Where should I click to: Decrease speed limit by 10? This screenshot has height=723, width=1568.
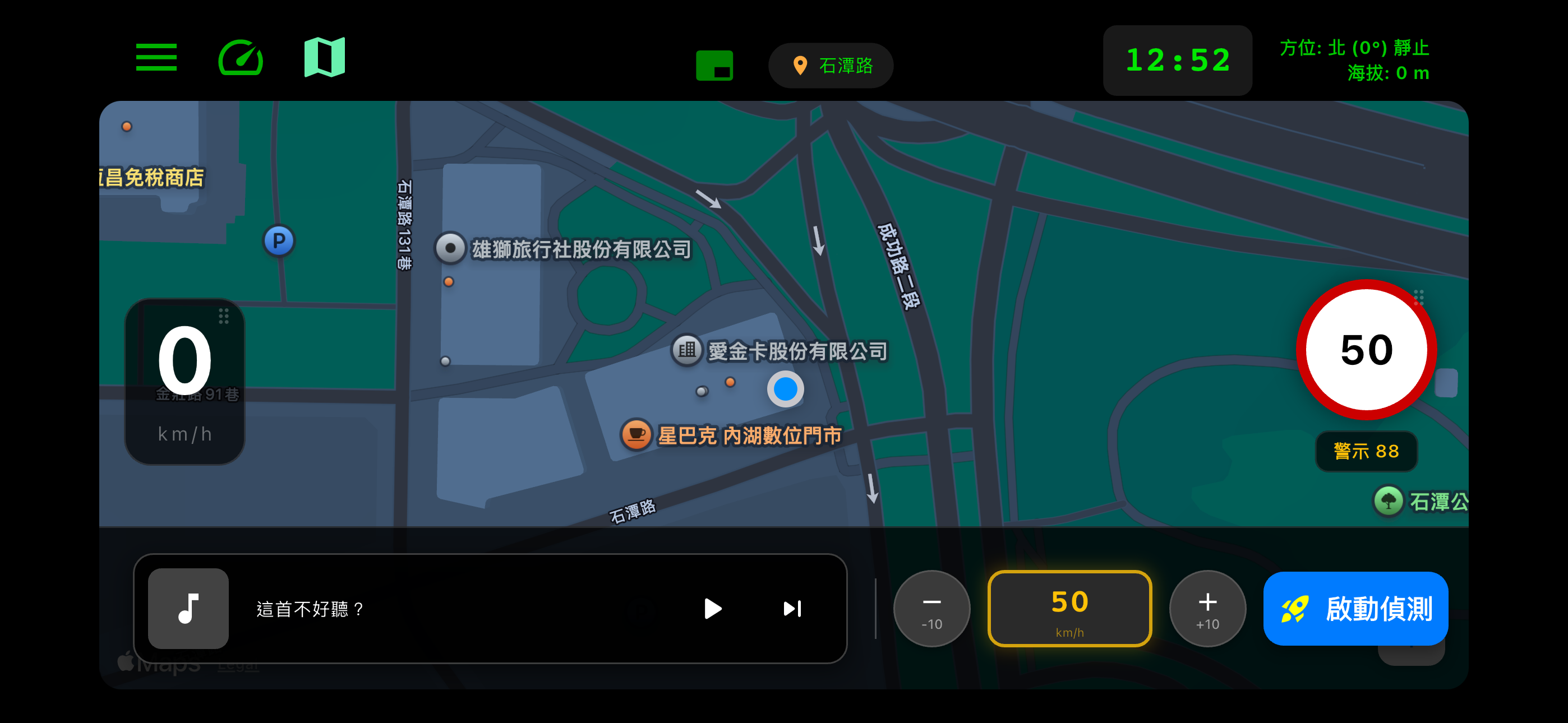click(931, 609)
